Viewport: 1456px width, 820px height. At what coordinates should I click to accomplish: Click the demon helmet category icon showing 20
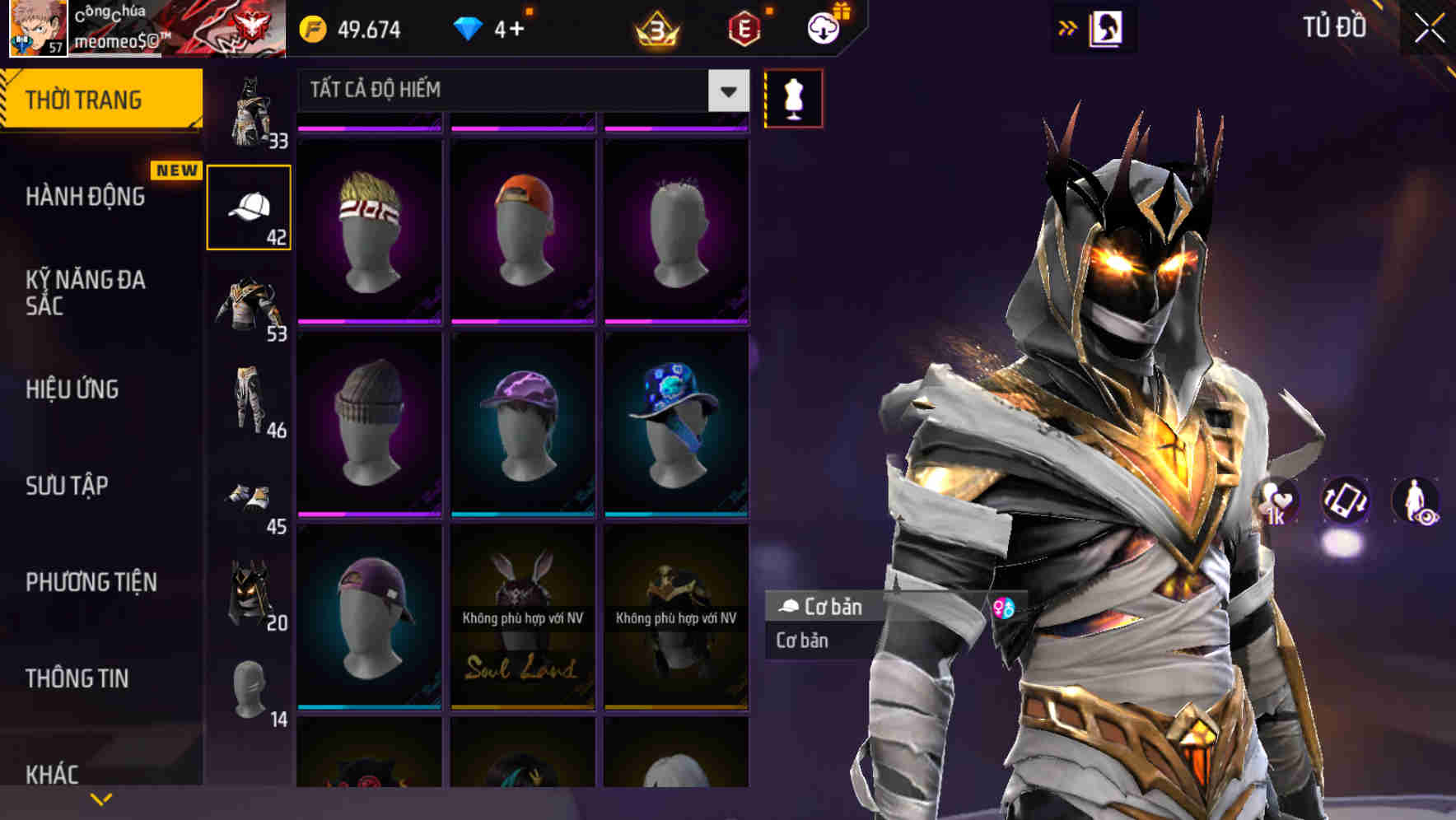(251, 589)
